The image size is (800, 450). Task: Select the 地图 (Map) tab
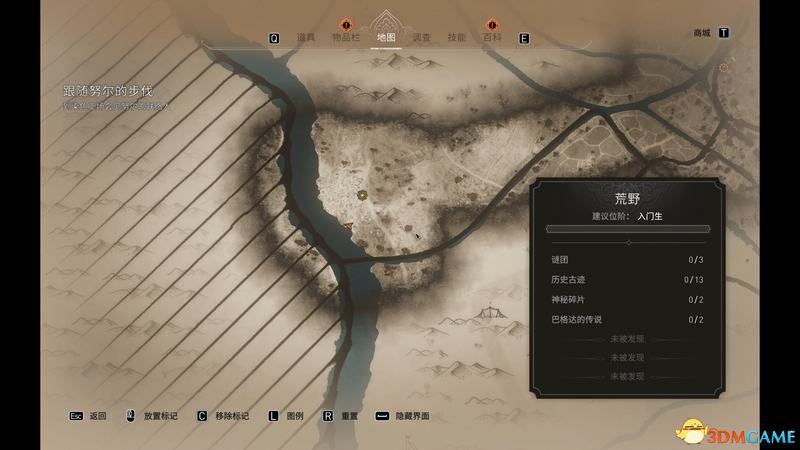pyautogui.click(x=385, y=38)
